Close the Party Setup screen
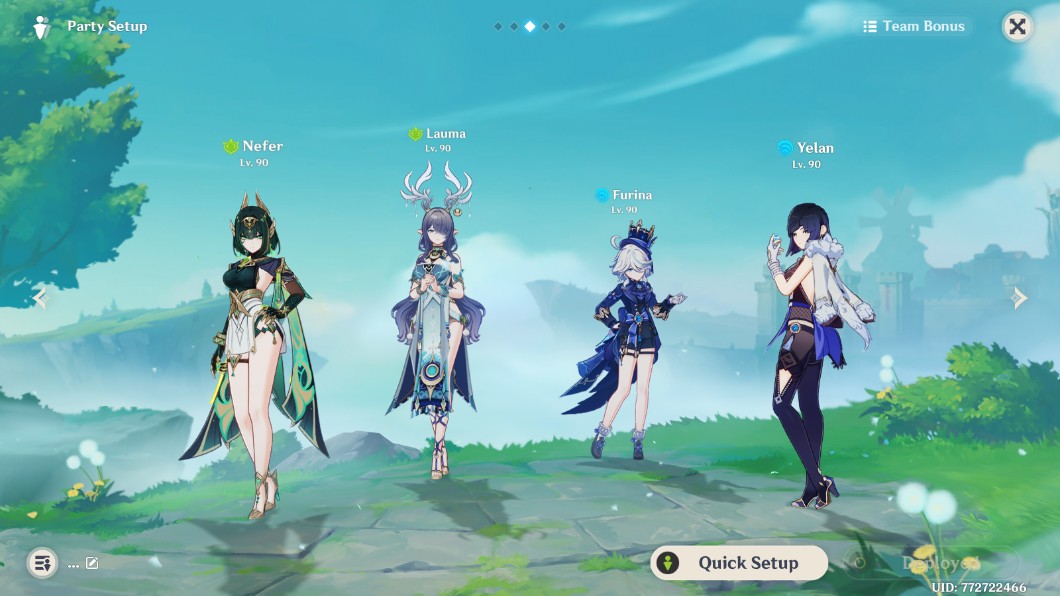The height and width of the screenshot is (596, 1060). [1017, 27]
